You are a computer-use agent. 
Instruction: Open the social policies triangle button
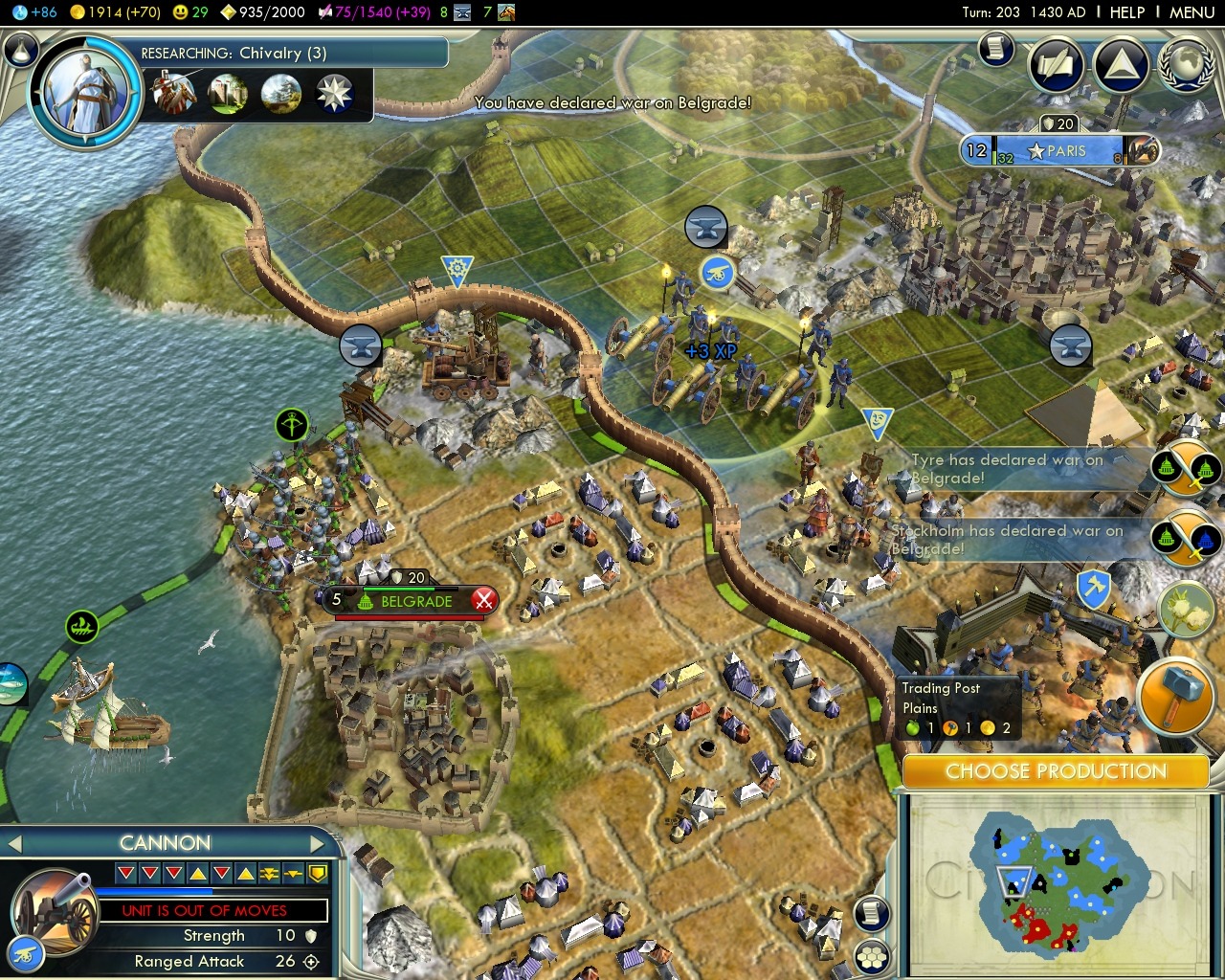point(1121,65)
